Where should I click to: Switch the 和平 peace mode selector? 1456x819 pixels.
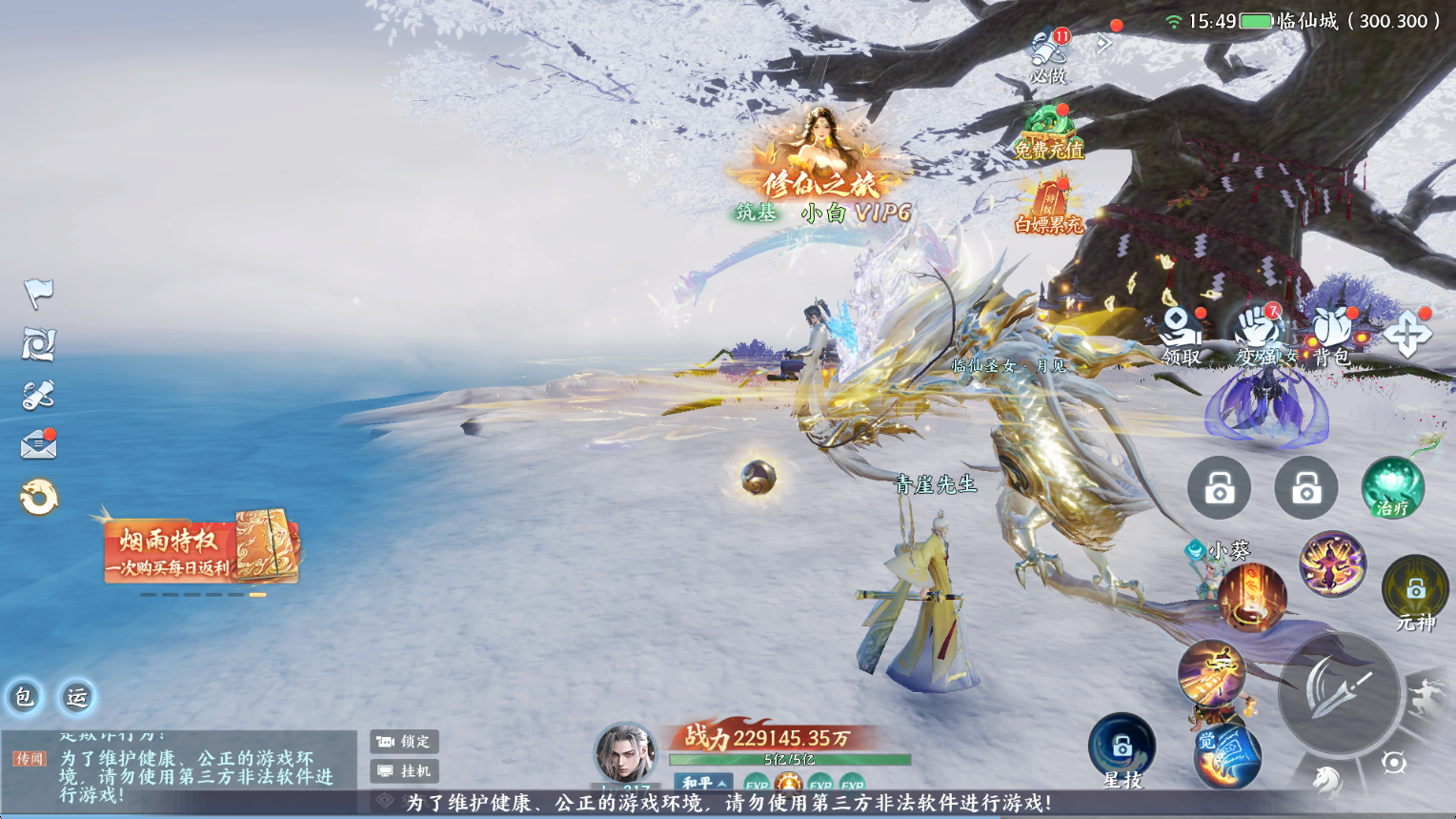tap(704, 783)
